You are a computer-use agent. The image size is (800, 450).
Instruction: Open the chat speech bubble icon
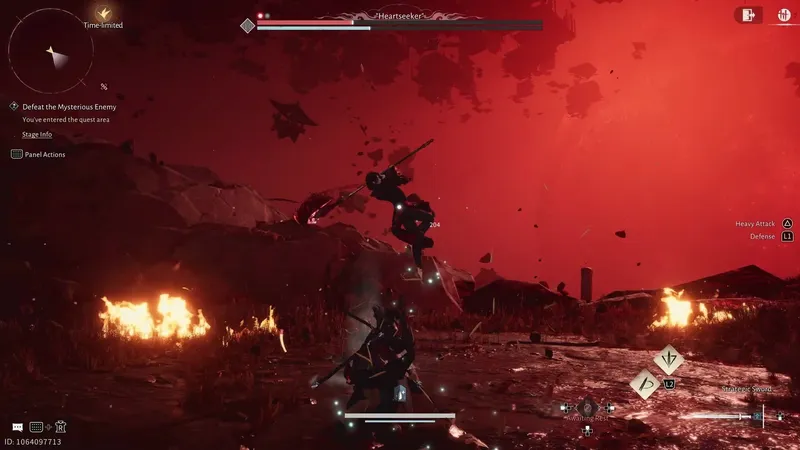point(17,427)
